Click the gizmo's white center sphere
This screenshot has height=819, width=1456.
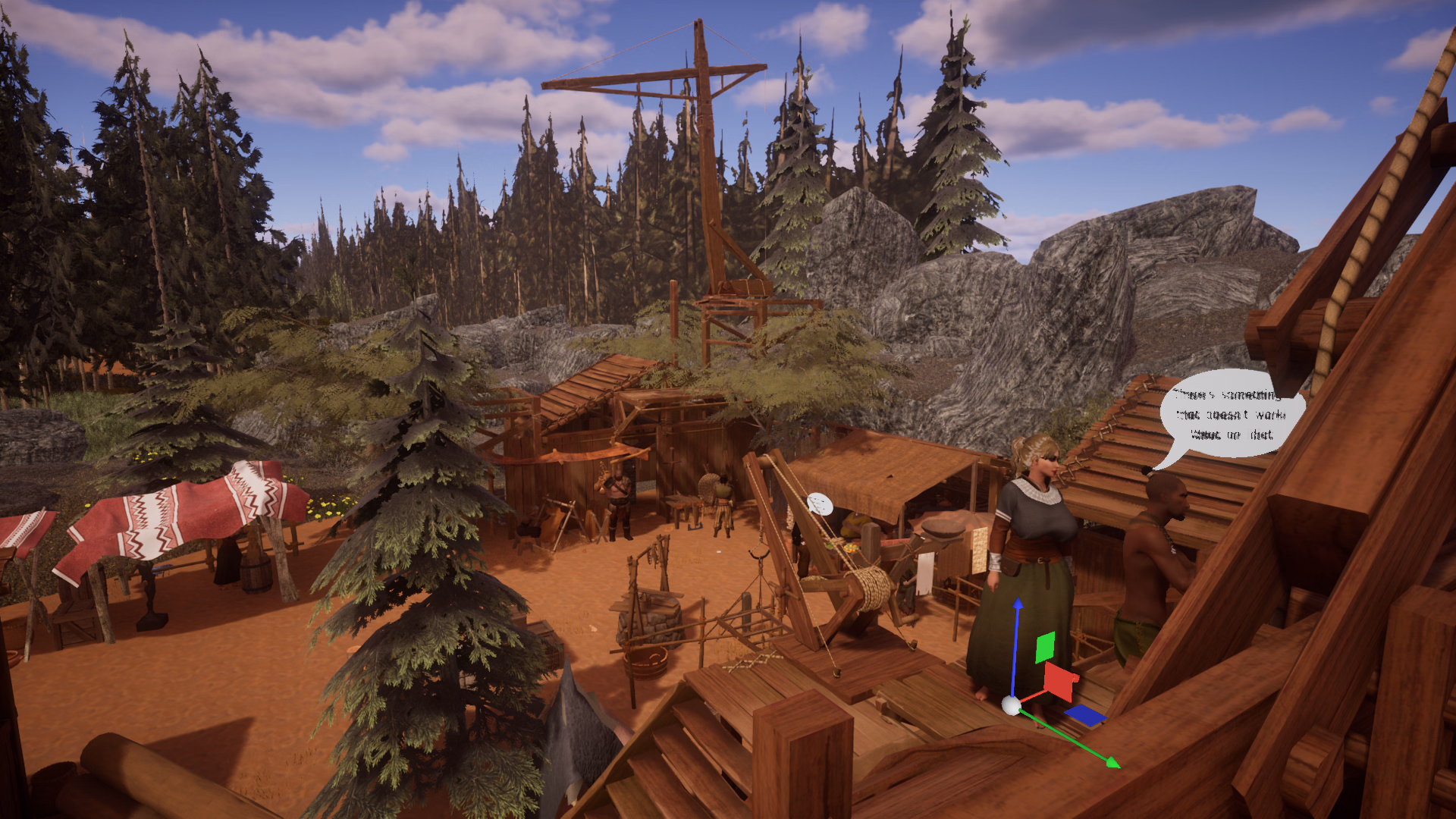1011,706
